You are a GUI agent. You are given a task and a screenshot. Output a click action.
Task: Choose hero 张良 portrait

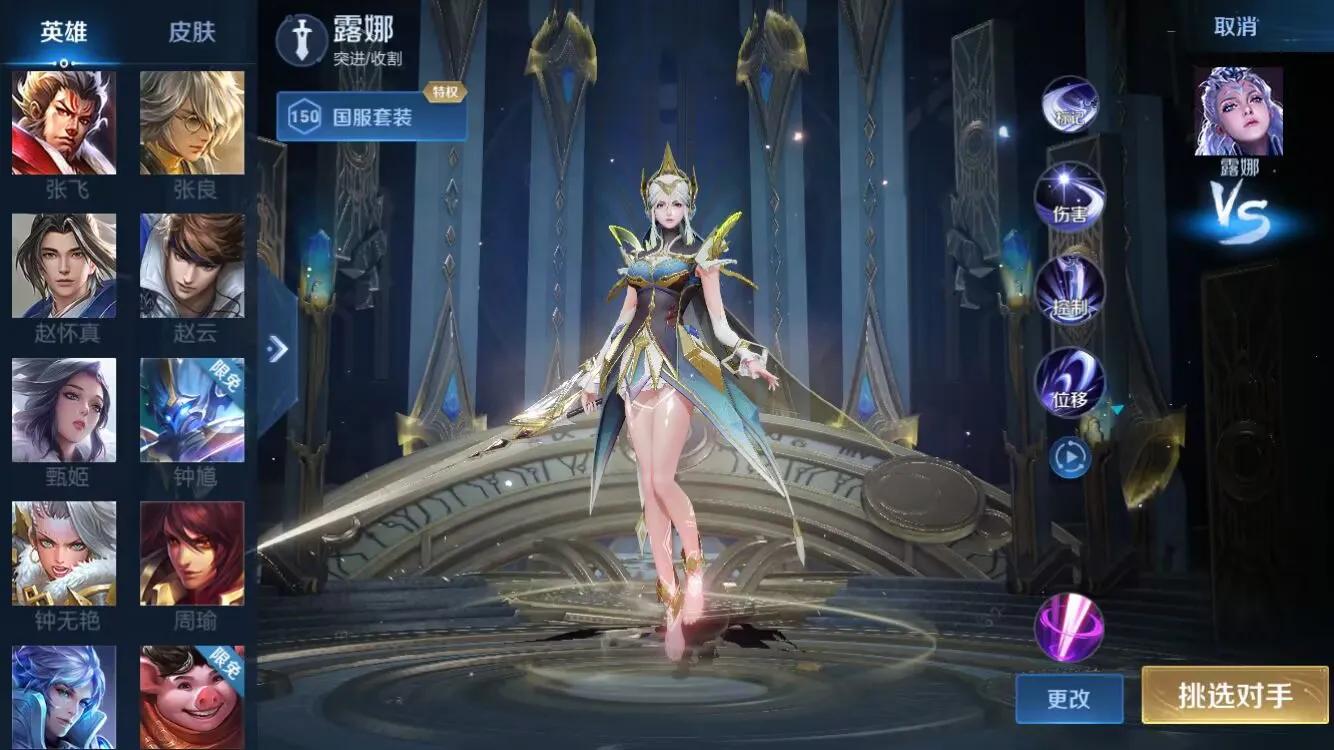192,123
